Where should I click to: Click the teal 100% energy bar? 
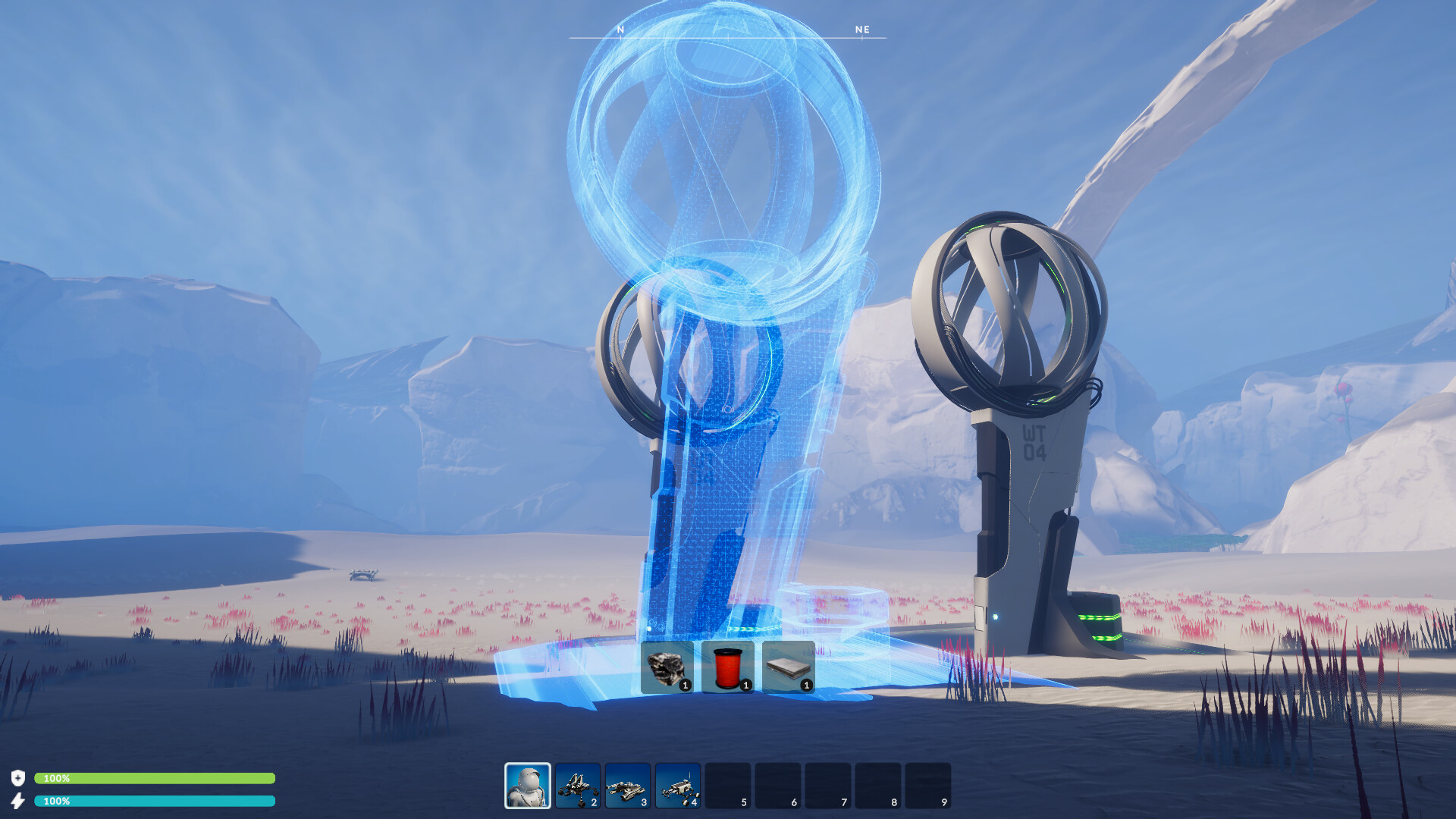(x=155, y=799)
